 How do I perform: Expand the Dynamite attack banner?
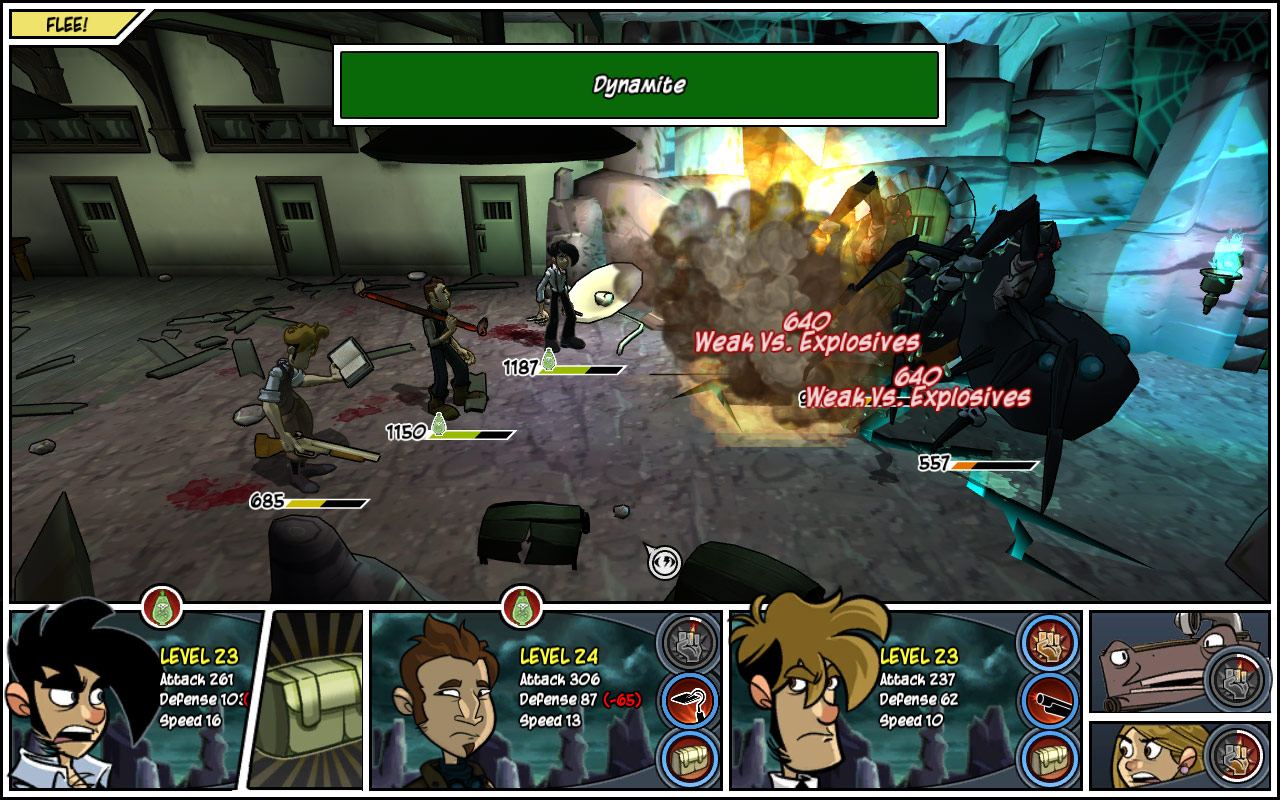click(x=640, y=85)
